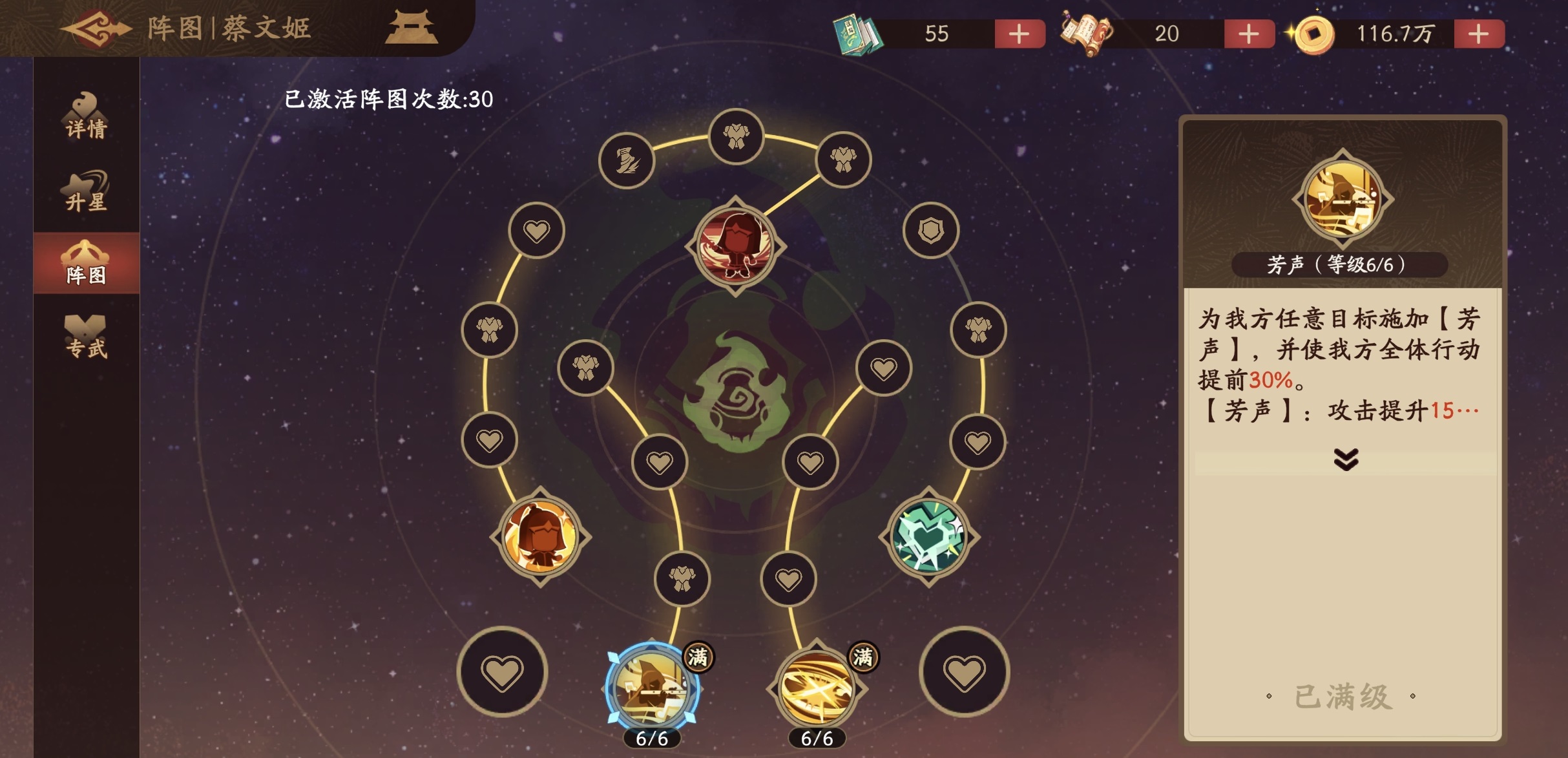Buy more gold coins with plus button
This screenshot has height=758, width=1568.
point(1478,34)
